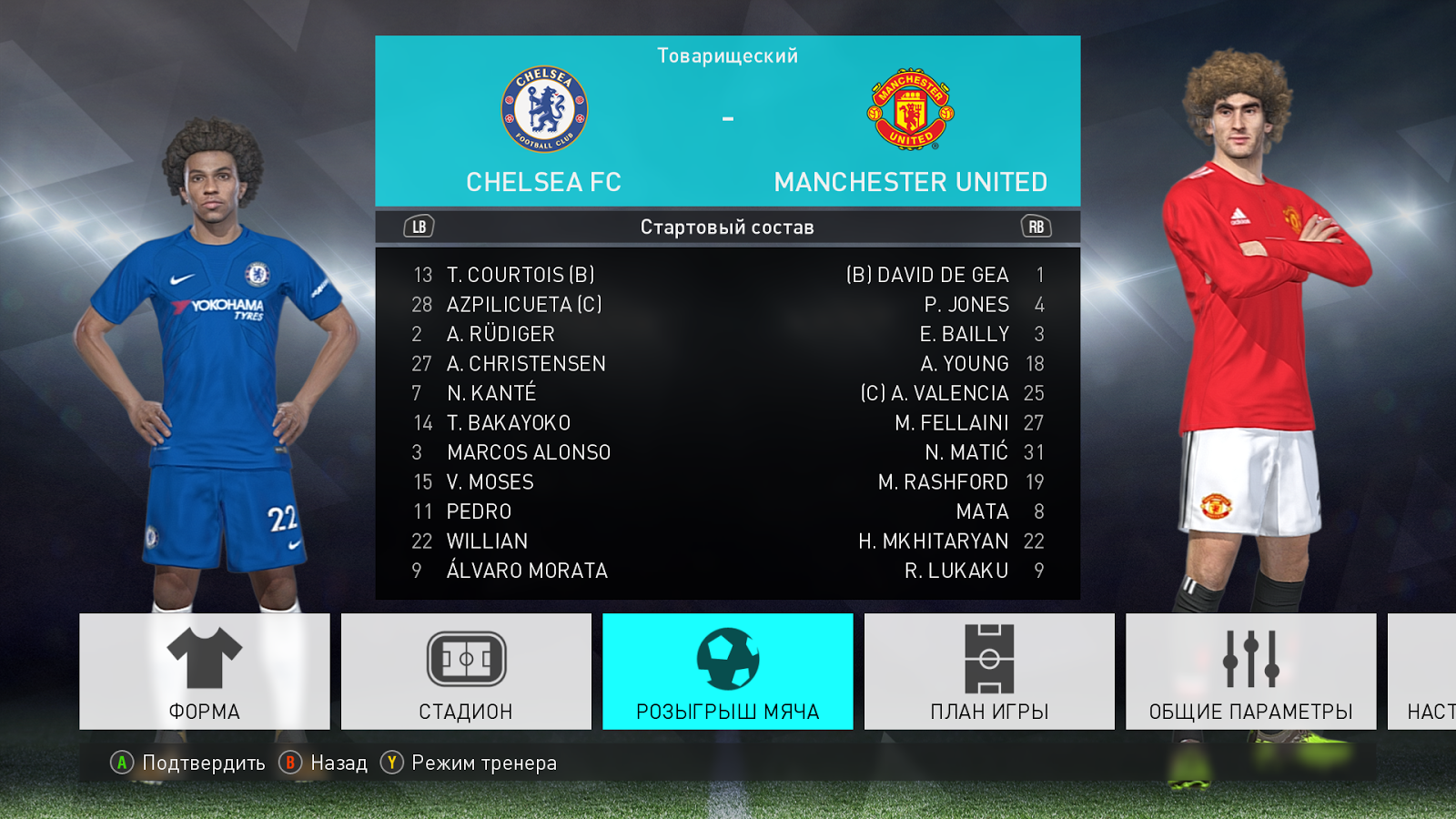Open the ФОРМА kit selection tile

click(x=205, y=672)
